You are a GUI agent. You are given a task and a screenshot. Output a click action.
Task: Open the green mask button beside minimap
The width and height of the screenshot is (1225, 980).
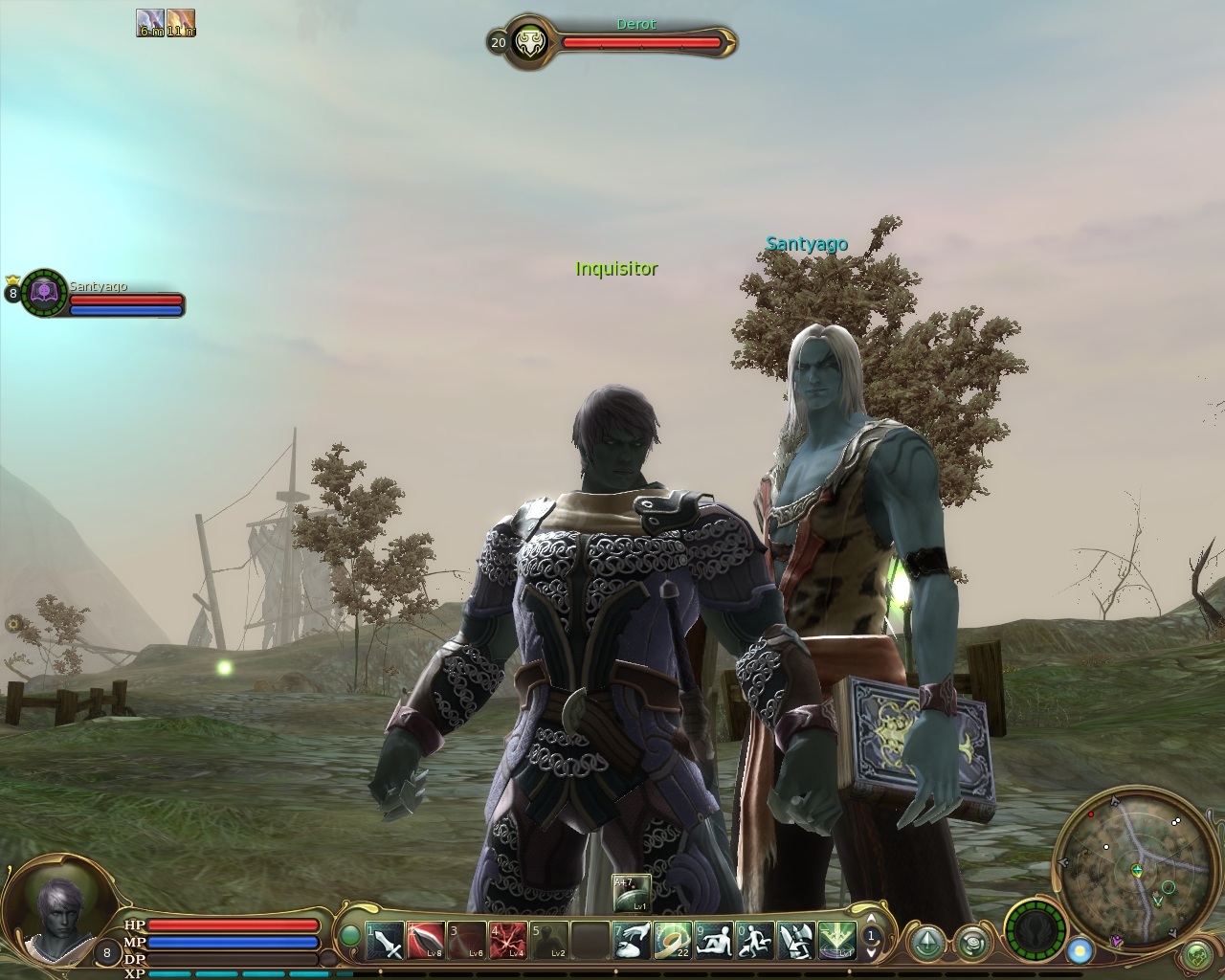[1196, 954]
